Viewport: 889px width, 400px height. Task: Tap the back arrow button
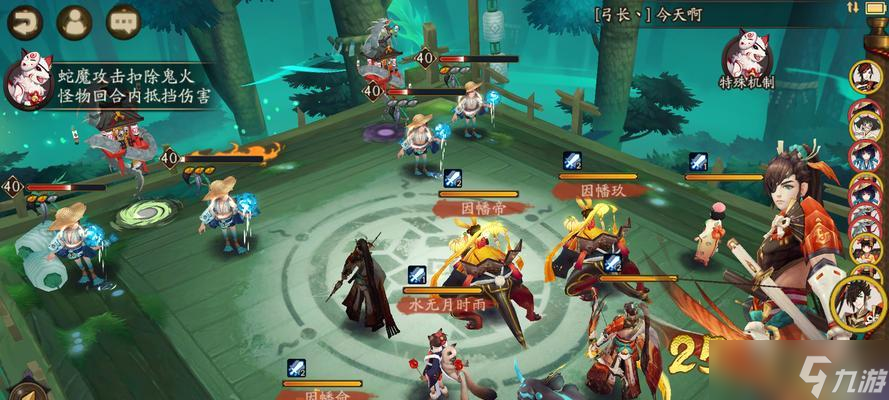(24, 19)
